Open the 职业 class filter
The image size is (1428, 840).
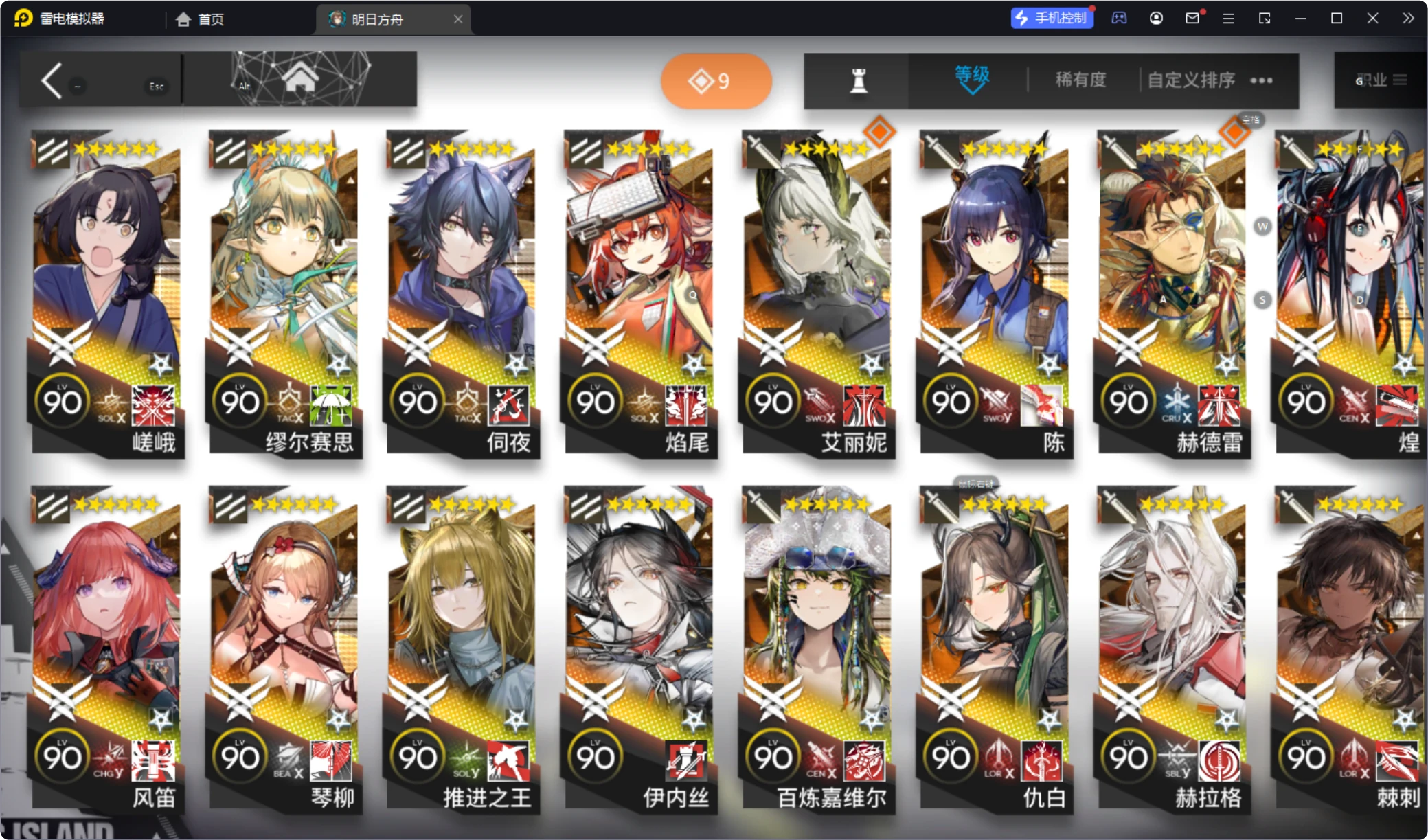(1381, 80)
